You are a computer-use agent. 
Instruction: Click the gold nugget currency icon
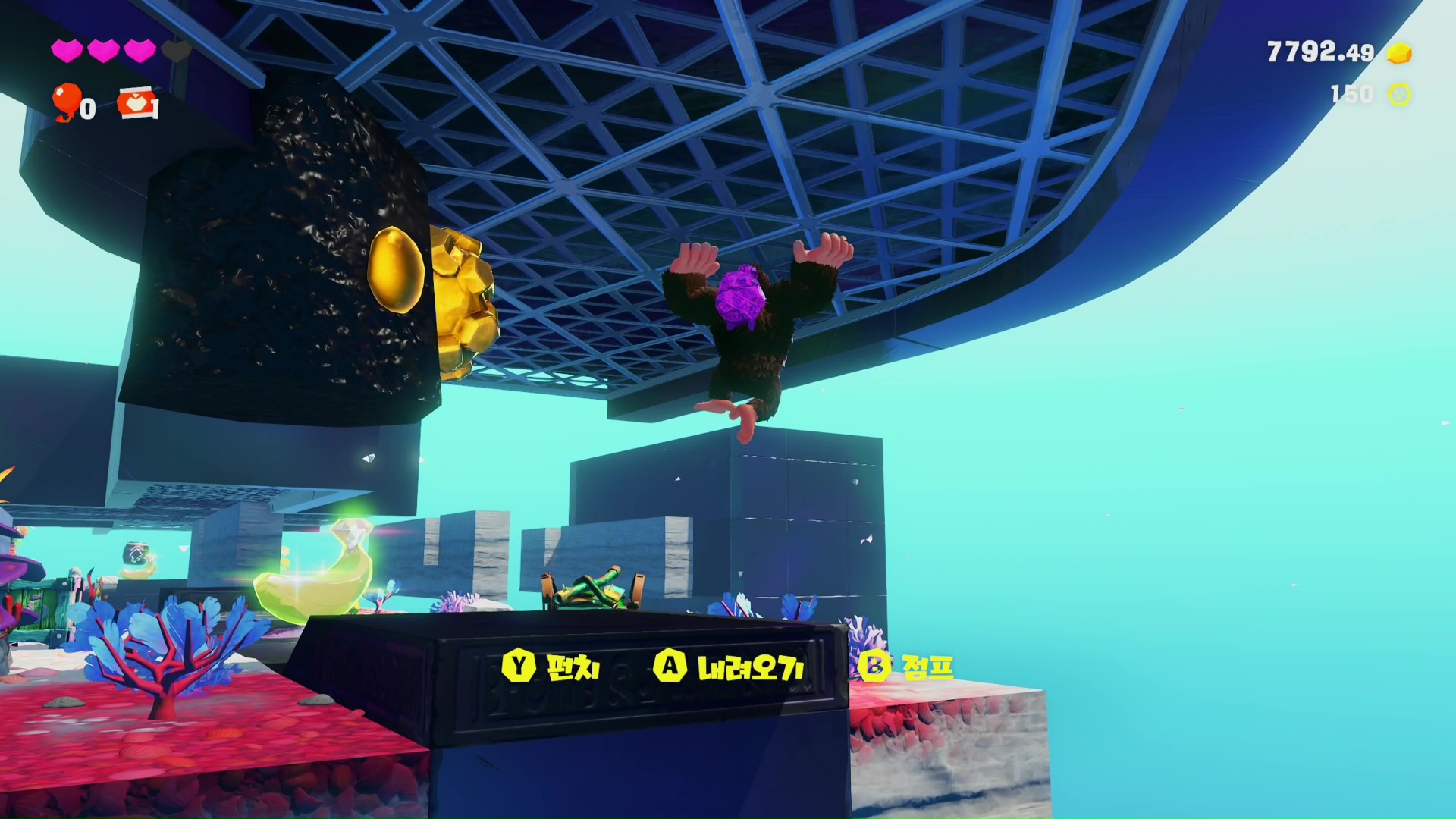[x=1399, y=53]
